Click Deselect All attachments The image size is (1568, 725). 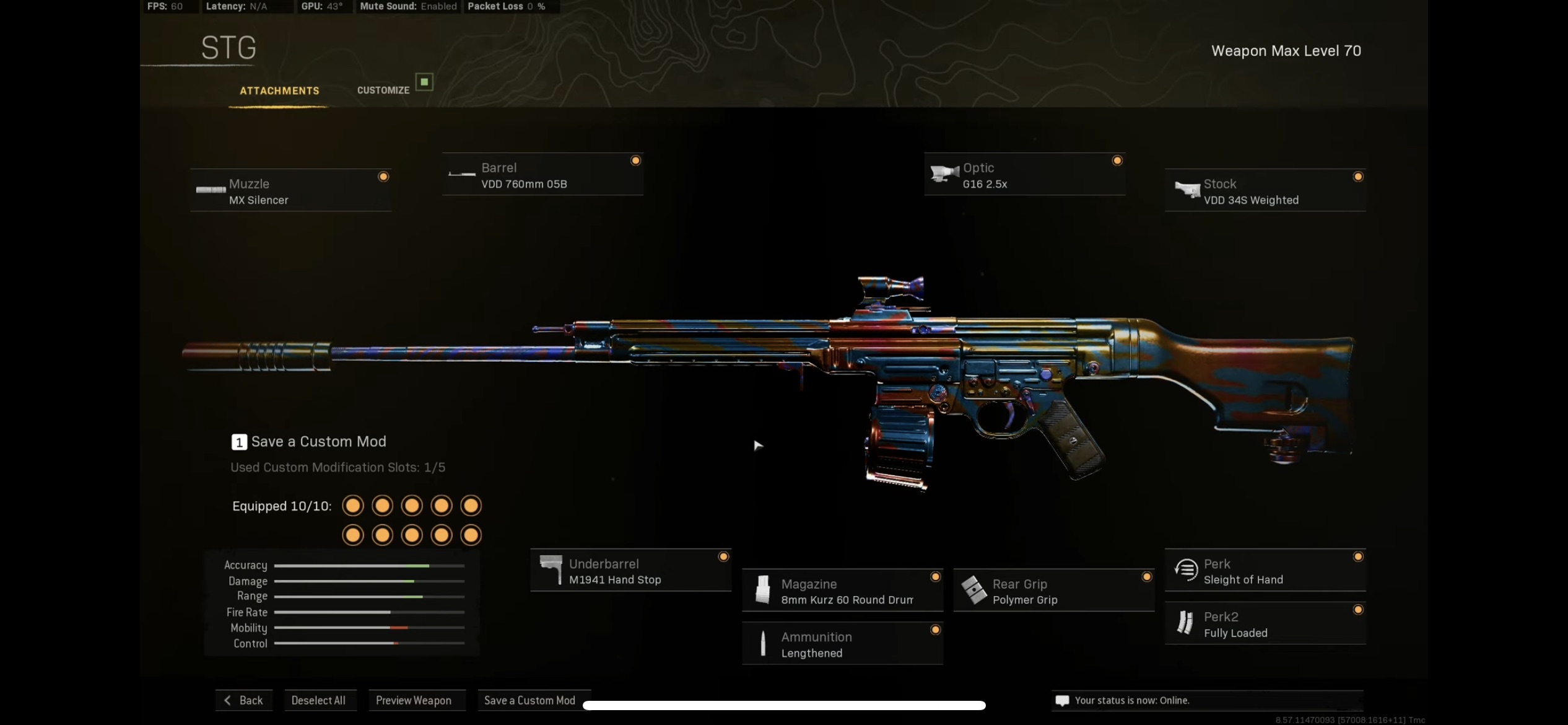coord(319,700)
